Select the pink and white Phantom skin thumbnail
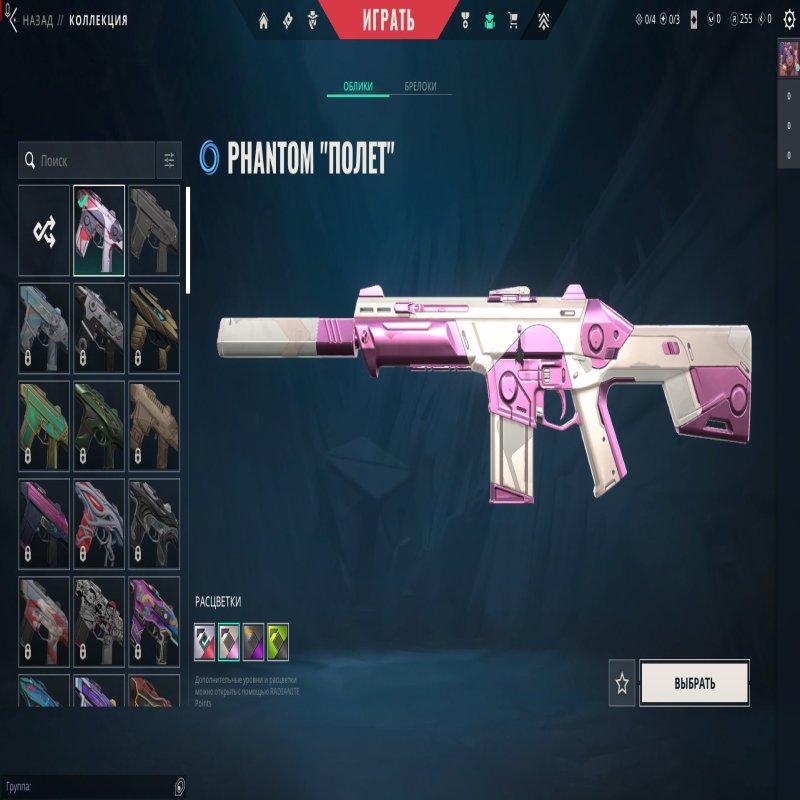 [x=99, y=231]
